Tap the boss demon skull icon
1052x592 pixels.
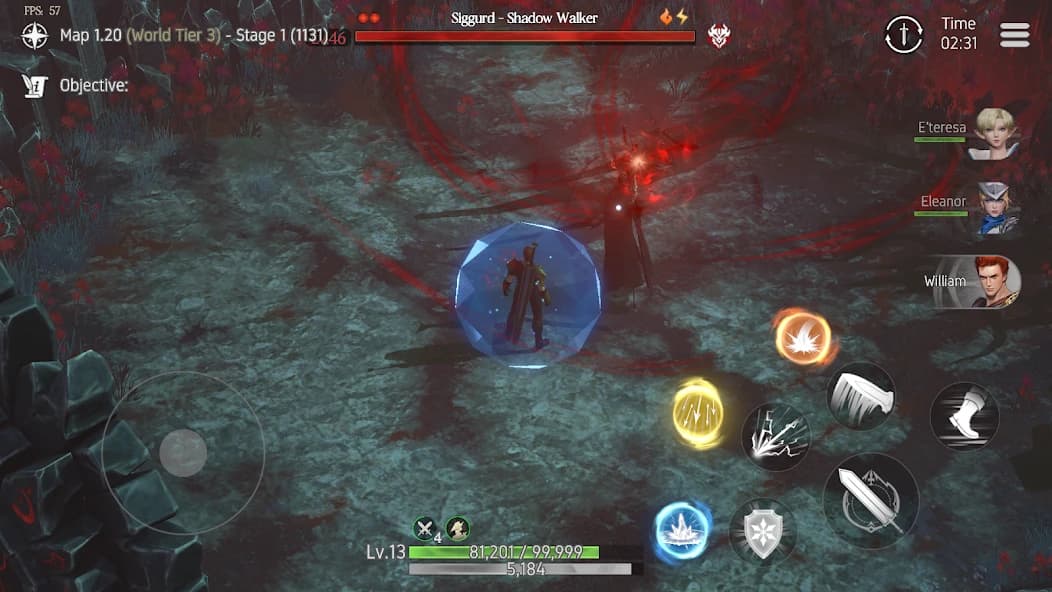coord(718,37)
